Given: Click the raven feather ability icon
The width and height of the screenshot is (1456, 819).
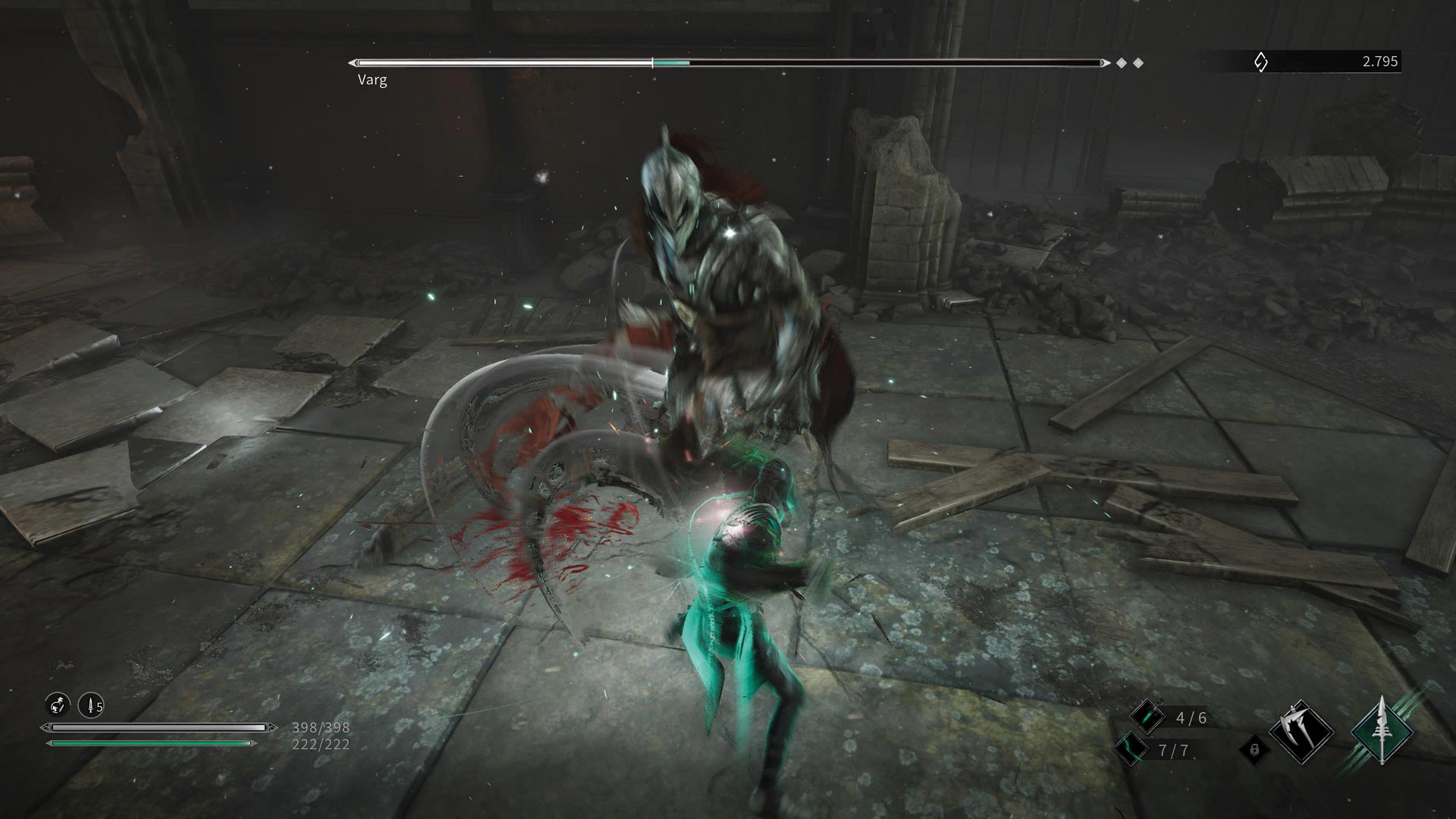Looking at the screenshot, I should coord(58,706).
